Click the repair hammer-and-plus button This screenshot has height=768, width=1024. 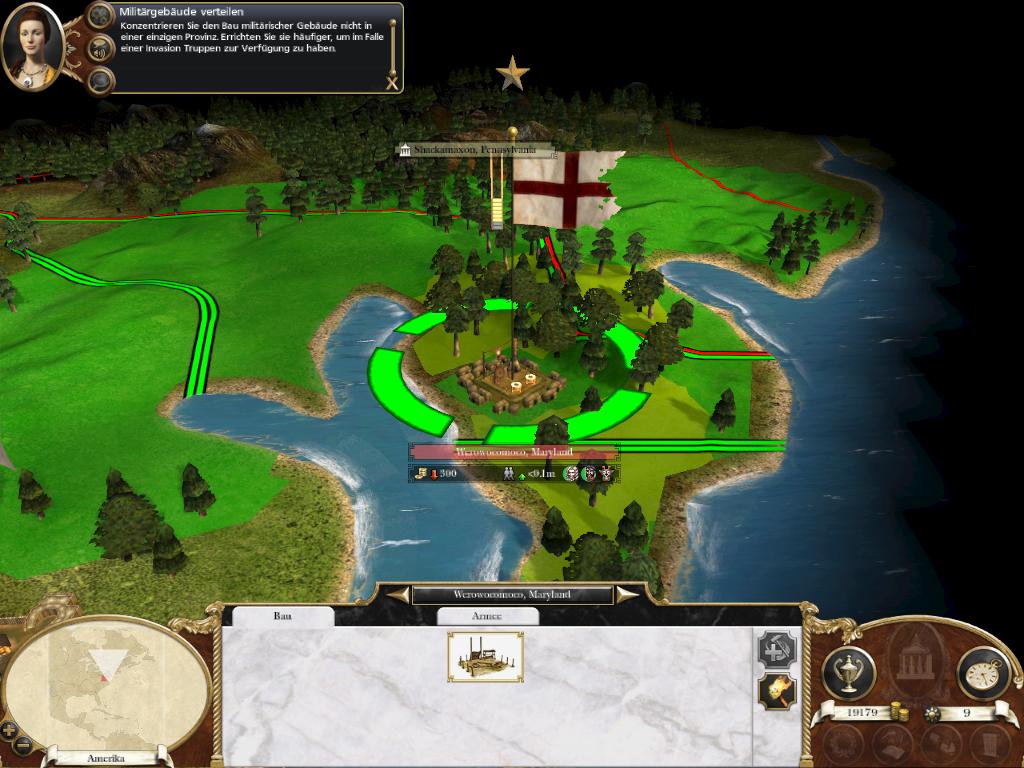[x=777, y=650]
